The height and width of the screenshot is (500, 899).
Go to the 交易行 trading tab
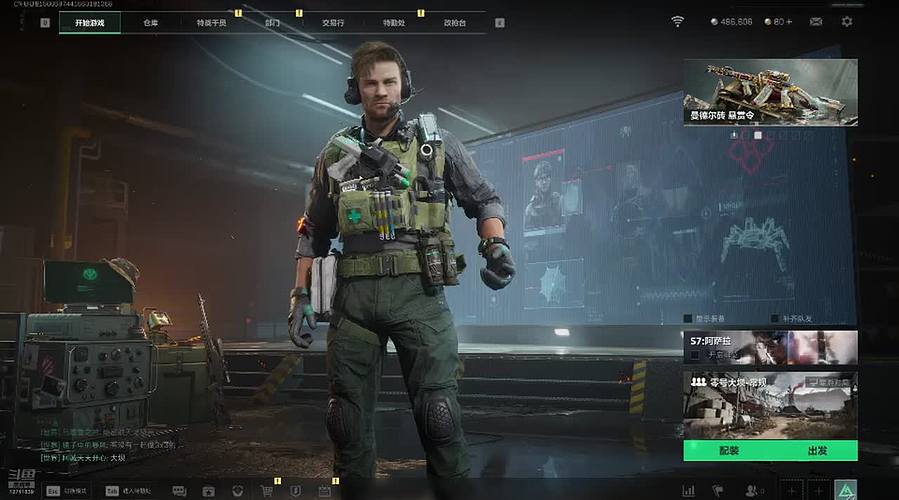coord(333,22)
